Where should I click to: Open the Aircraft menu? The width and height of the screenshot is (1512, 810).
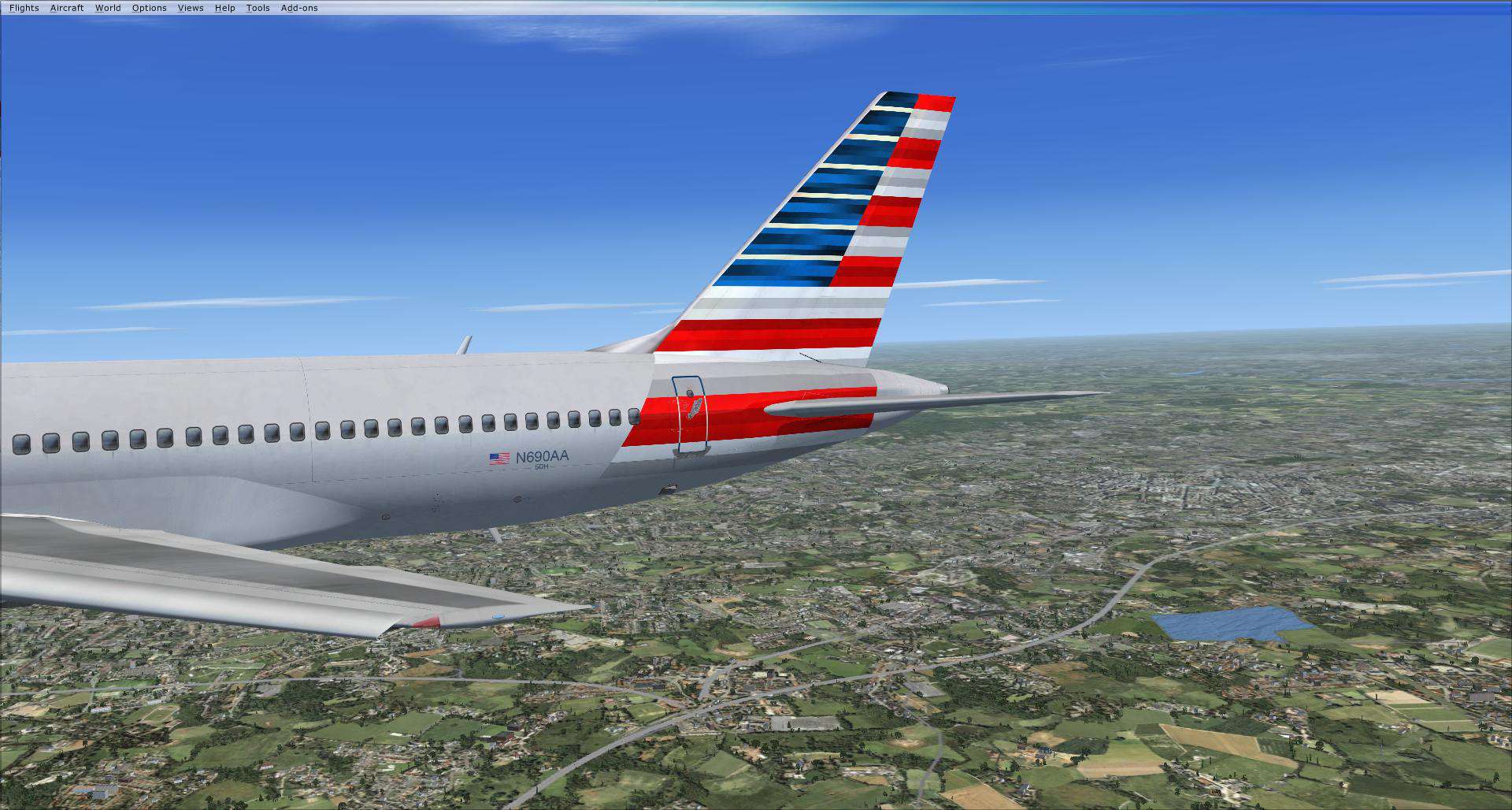pyautogui.click(x=67, y=7)
